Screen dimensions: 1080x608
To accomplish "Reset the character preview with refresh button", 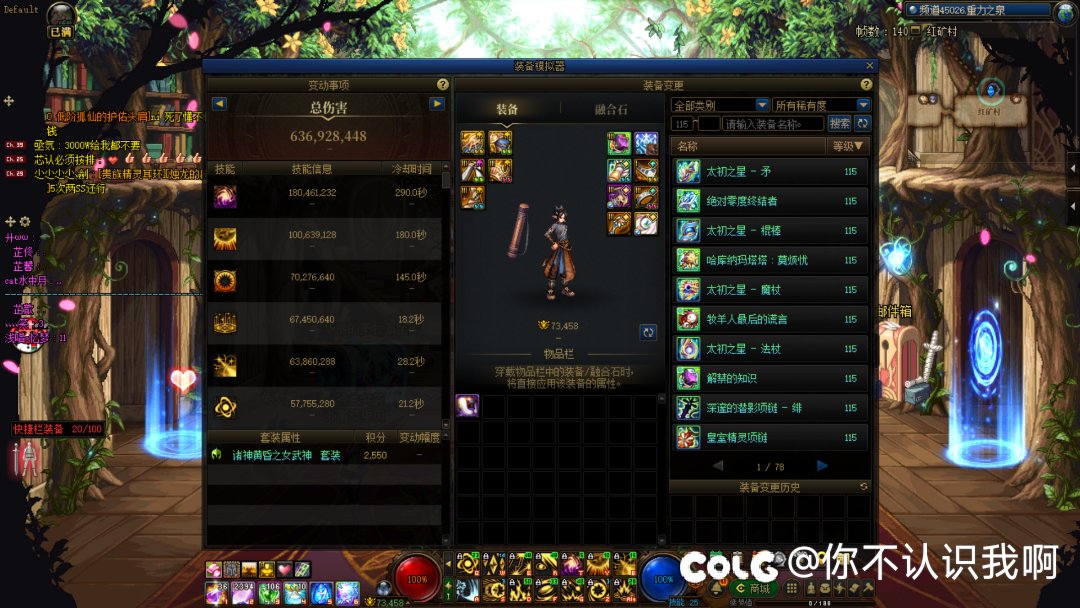I will [x=648, y=332].
